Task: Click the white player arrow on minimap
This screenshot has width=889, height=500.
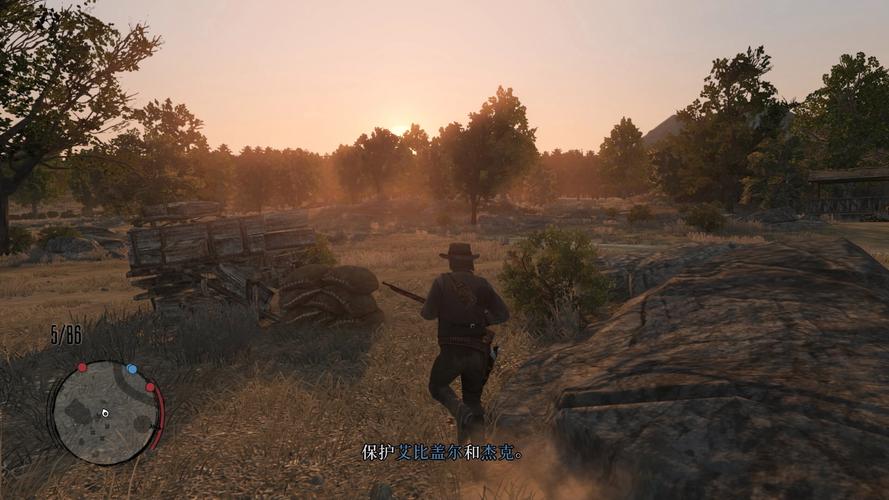Action: pos(105,412)
